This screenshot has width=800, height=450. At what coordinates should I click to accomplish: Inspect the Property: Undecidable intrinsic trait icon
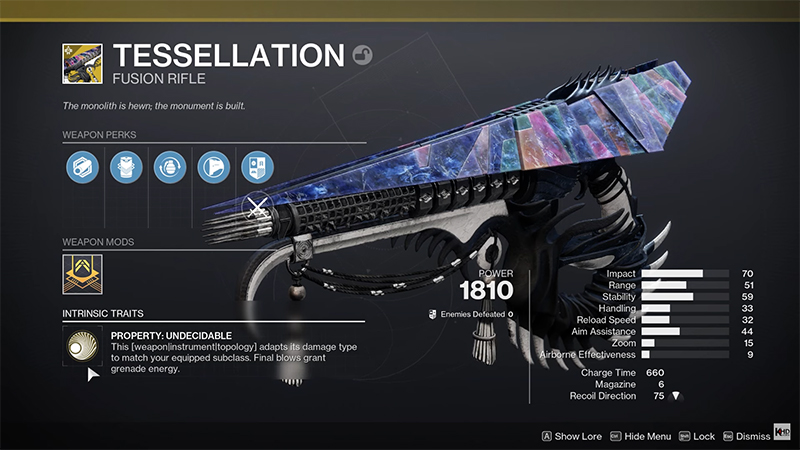pos(82,349)
